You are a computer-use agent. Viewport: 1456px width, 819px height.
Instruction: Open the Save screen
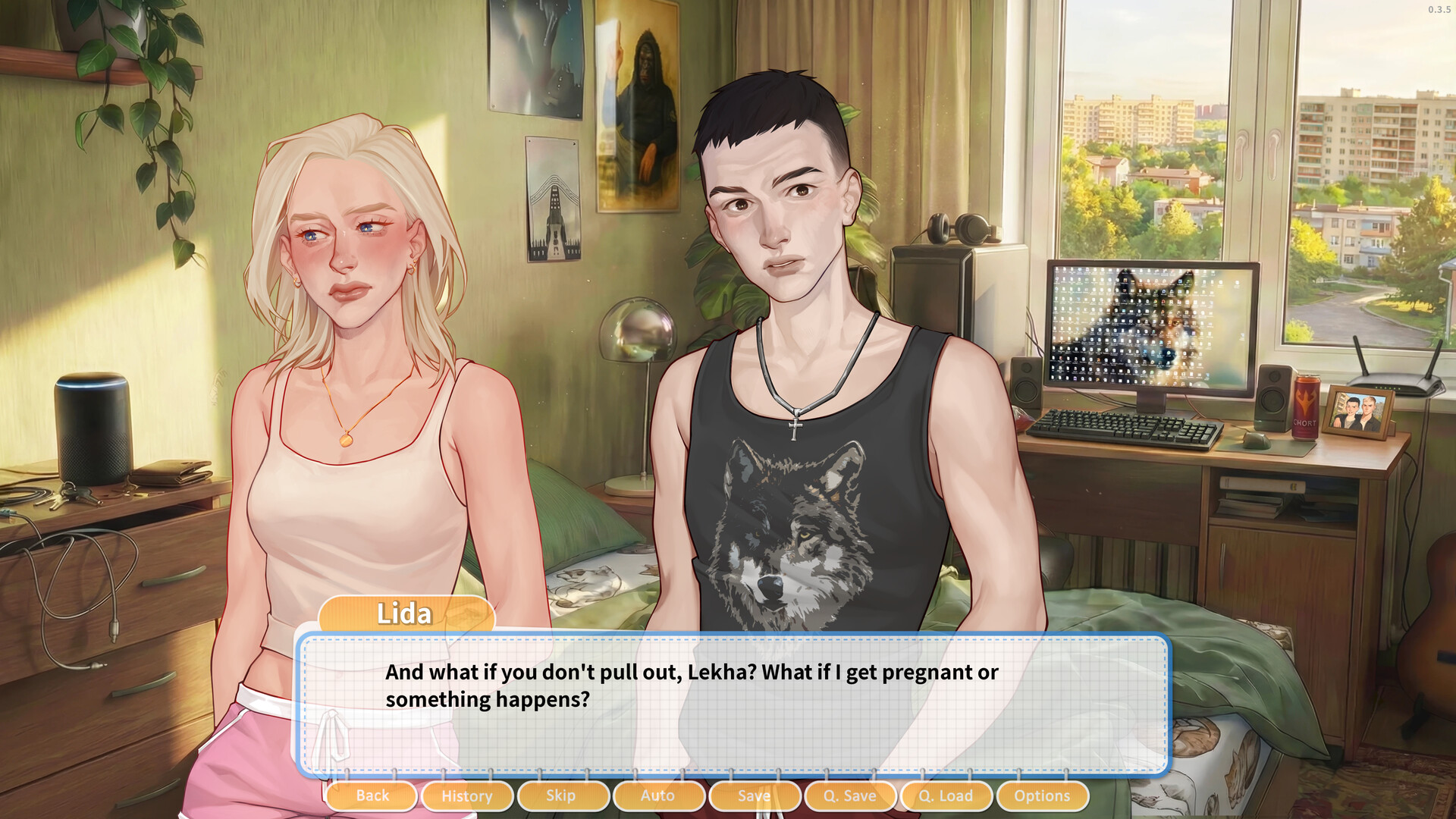pyautogui.click(x=755, y=796)
